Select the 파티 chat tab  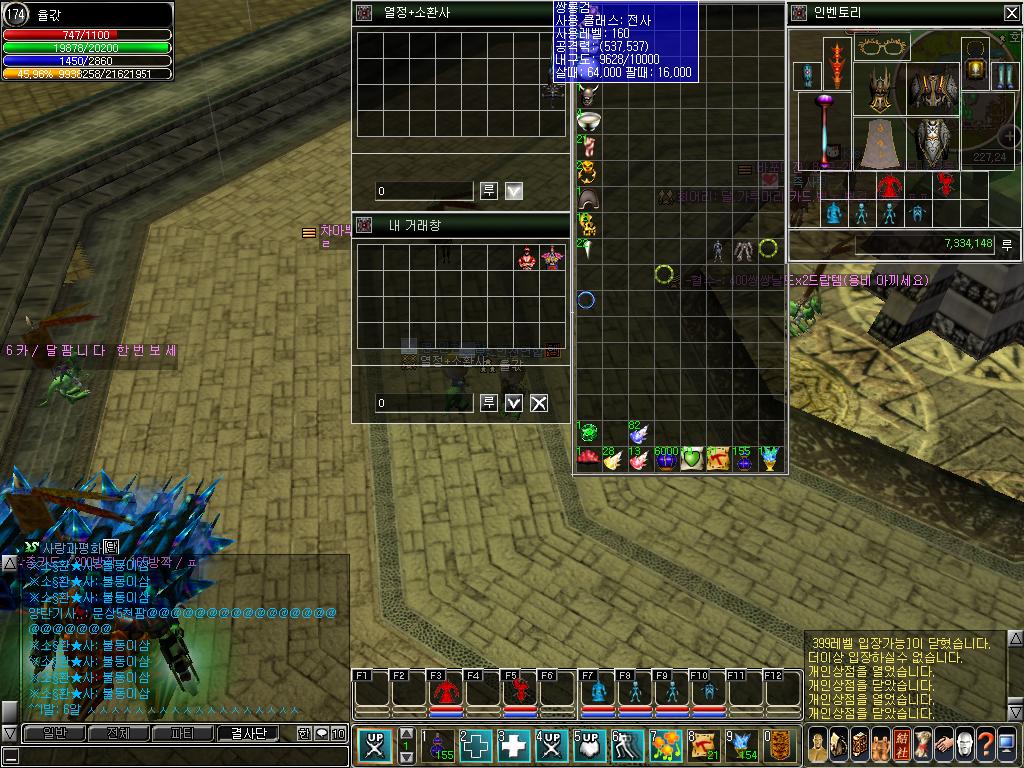click(x=183, y=734)
